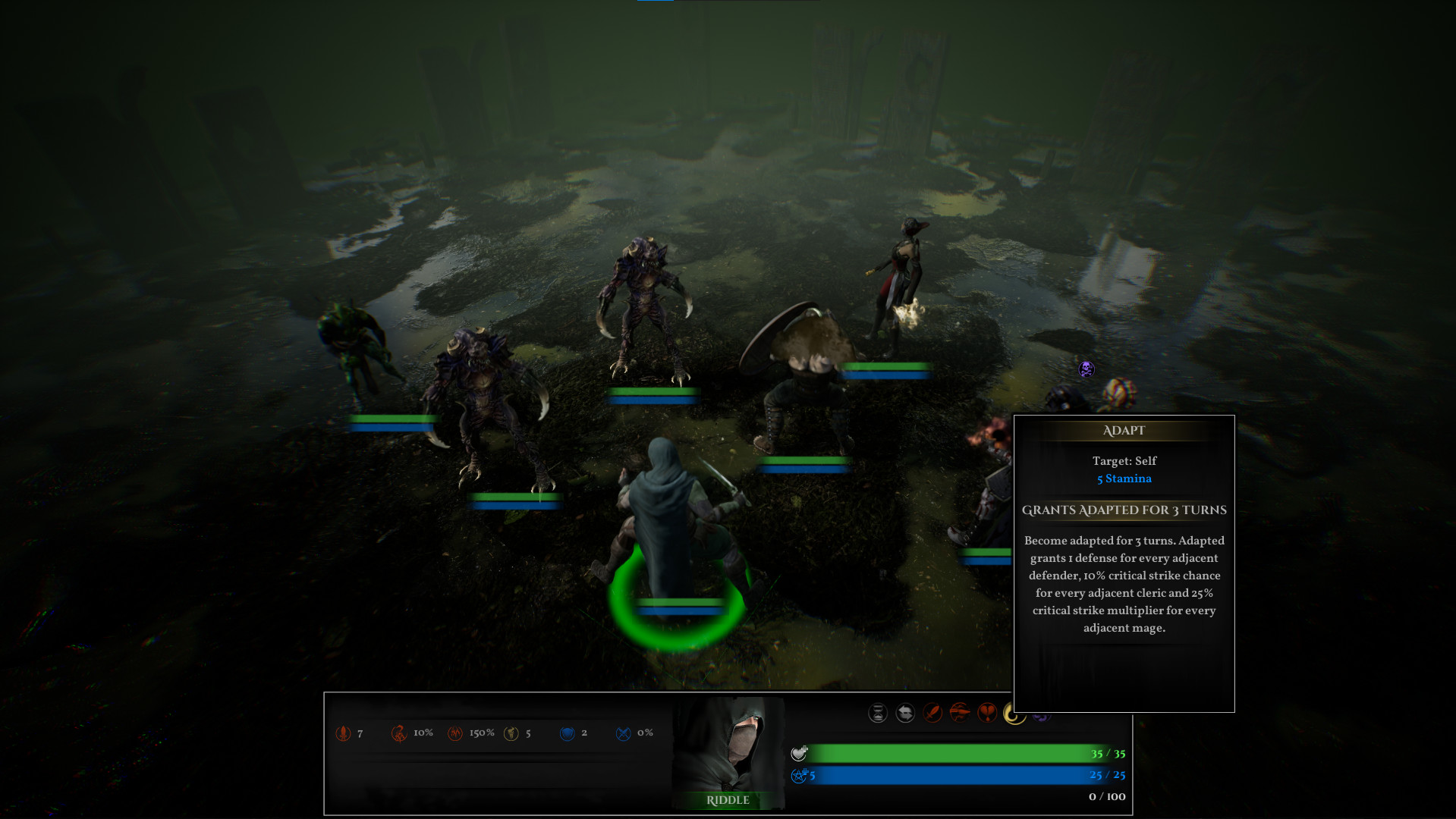
Task: Select the red dagger-throw ability icon
Action: tap(960, 714)
